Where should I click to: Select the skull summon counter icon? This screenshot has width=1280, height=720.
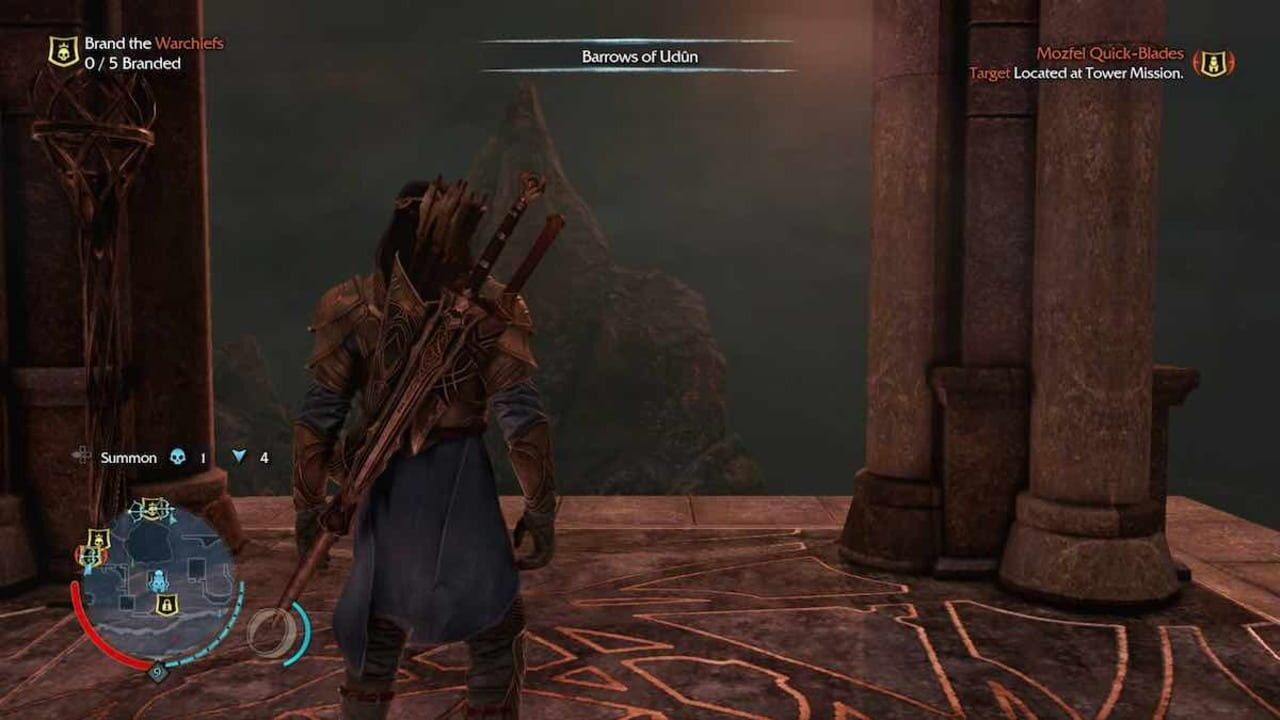(x=177, y=457)
